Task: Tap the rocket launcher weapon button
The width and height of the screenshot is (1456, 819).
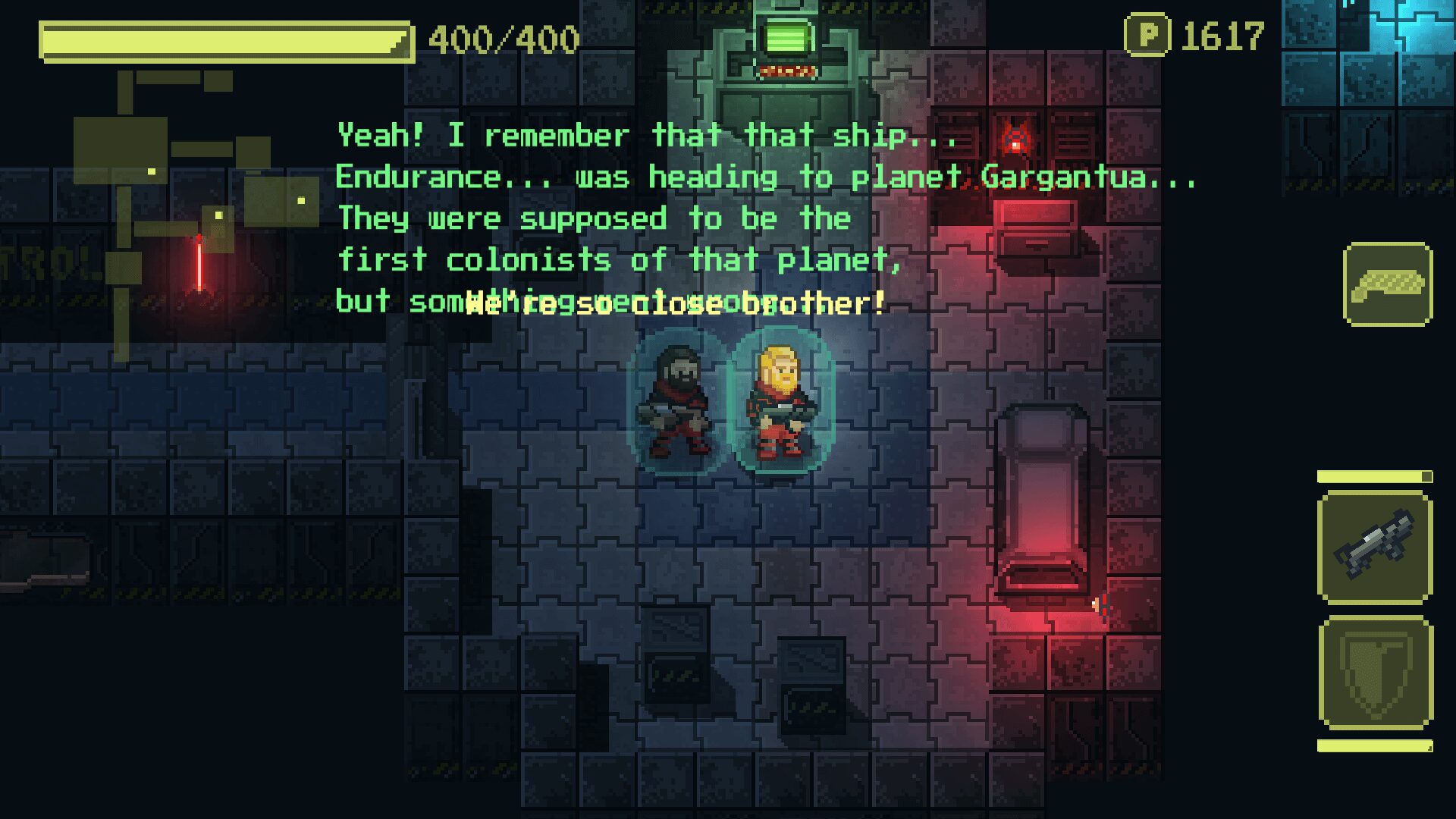Action: pos(1375,547)
